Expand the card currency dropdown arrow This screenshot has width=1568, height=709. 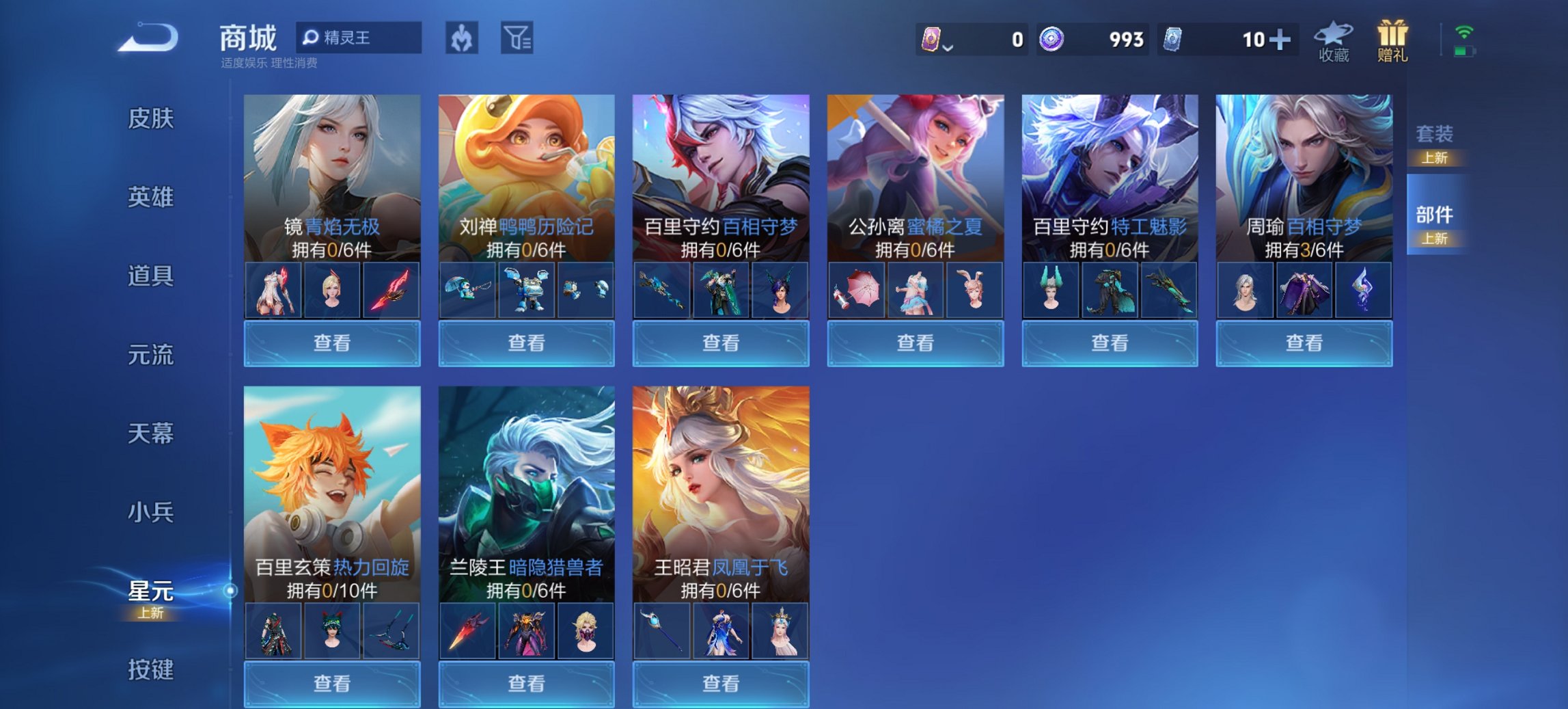[948, 48]
